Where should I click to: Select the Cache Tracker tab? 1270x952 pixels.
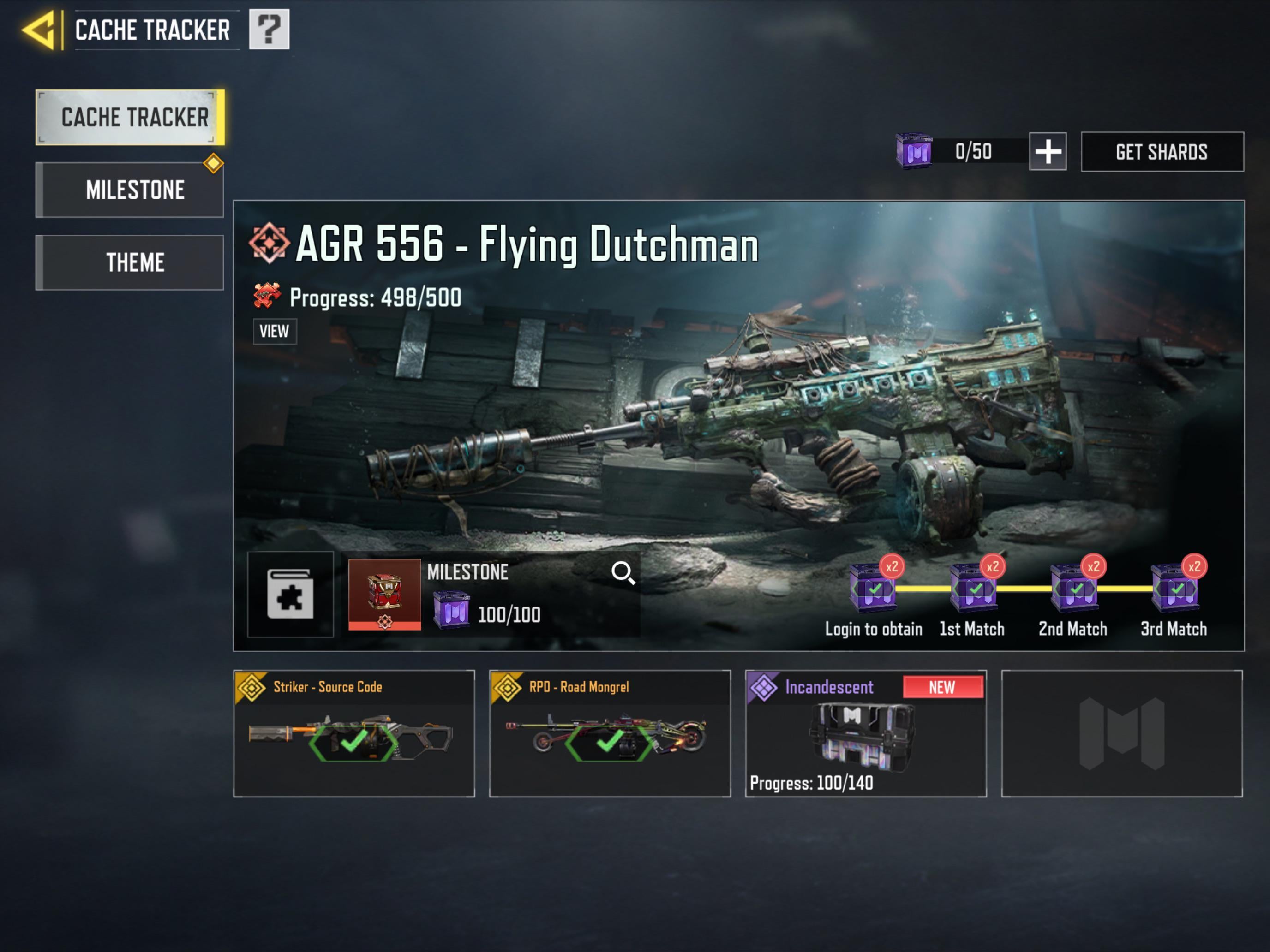tap(130, 118)
